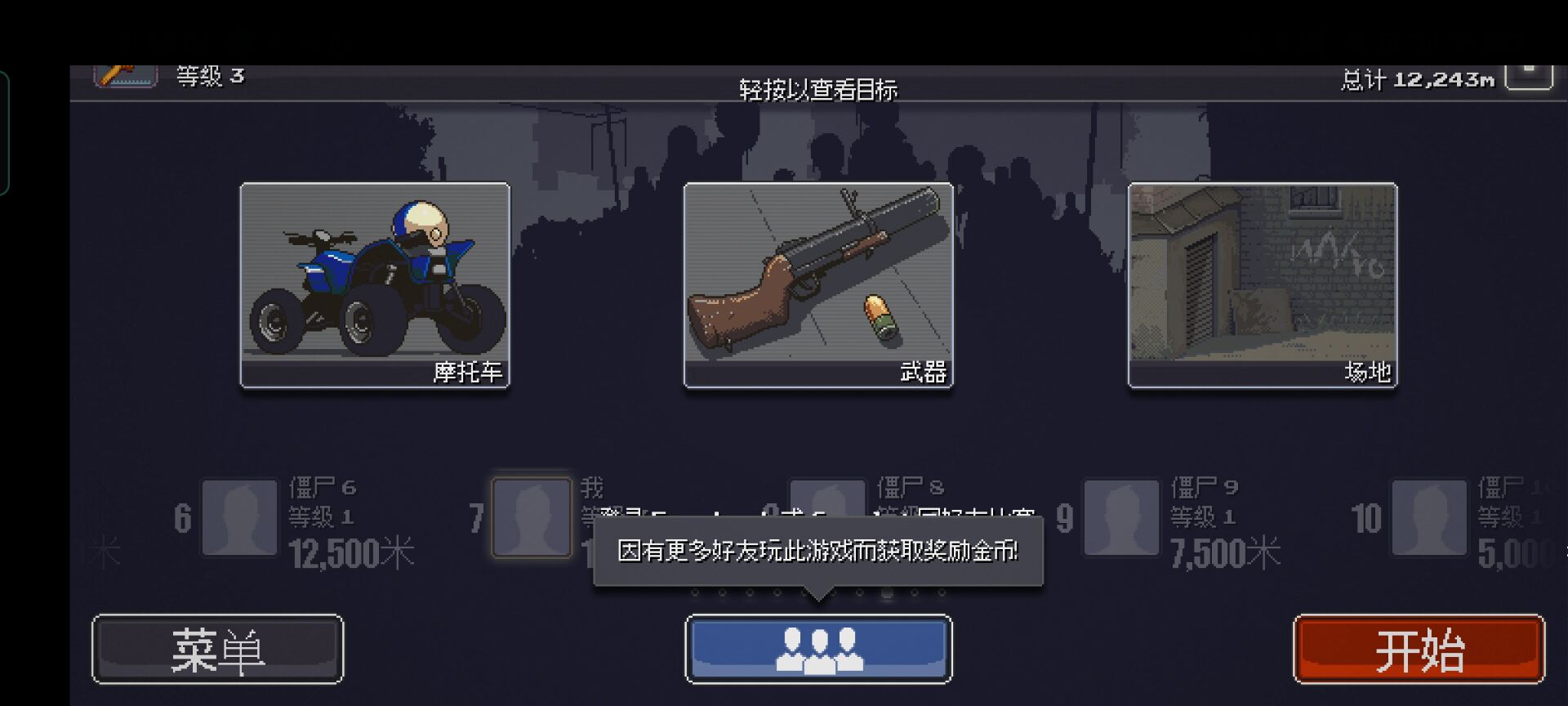The height and width of the screenshot is (706, 1568).
Task: Click the 等级 3 level label
Action: [x=207, y=78]
